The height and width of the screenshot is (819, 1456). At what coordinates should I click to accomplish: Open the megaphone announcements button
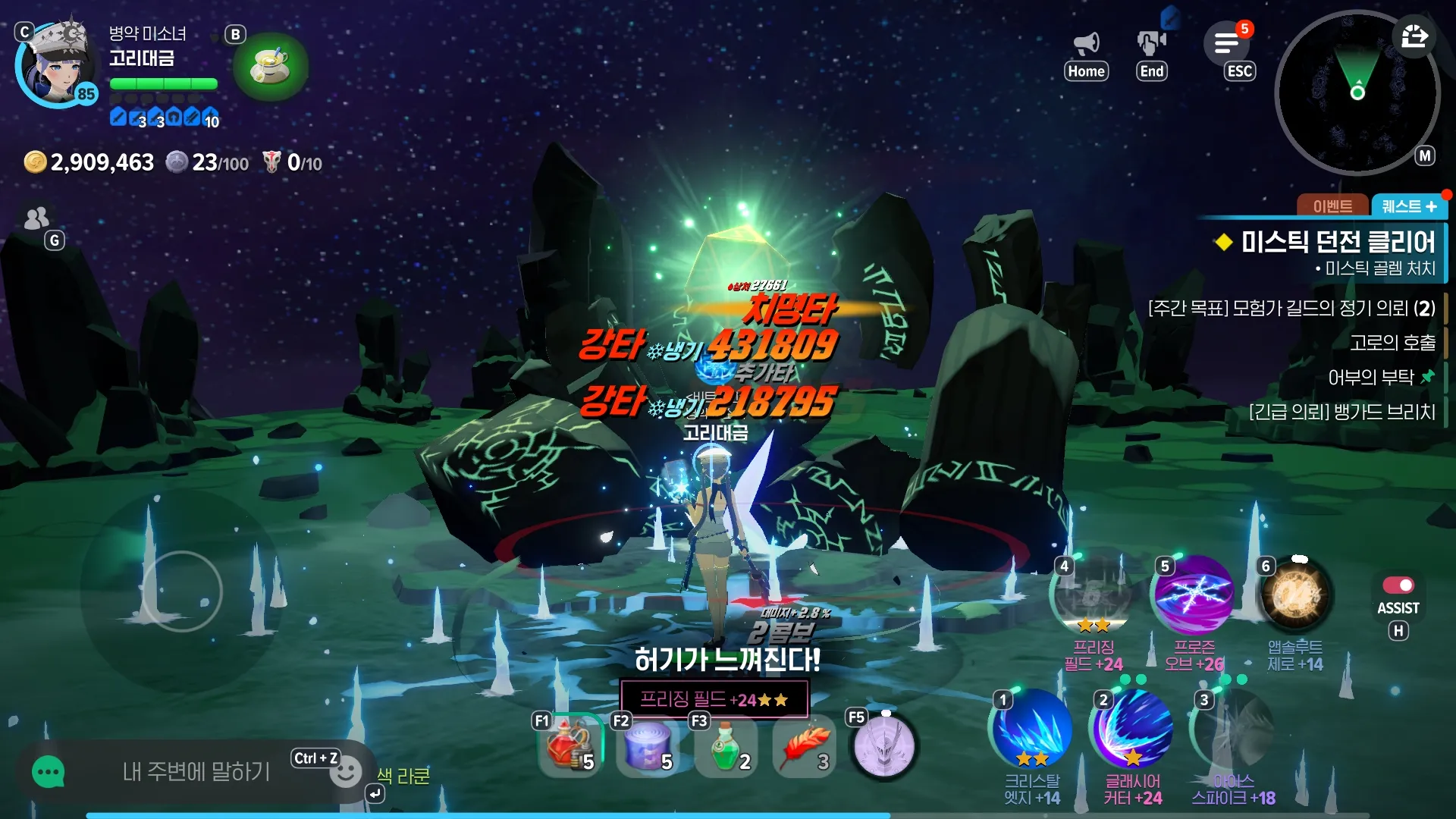[x=1086, y=44]
